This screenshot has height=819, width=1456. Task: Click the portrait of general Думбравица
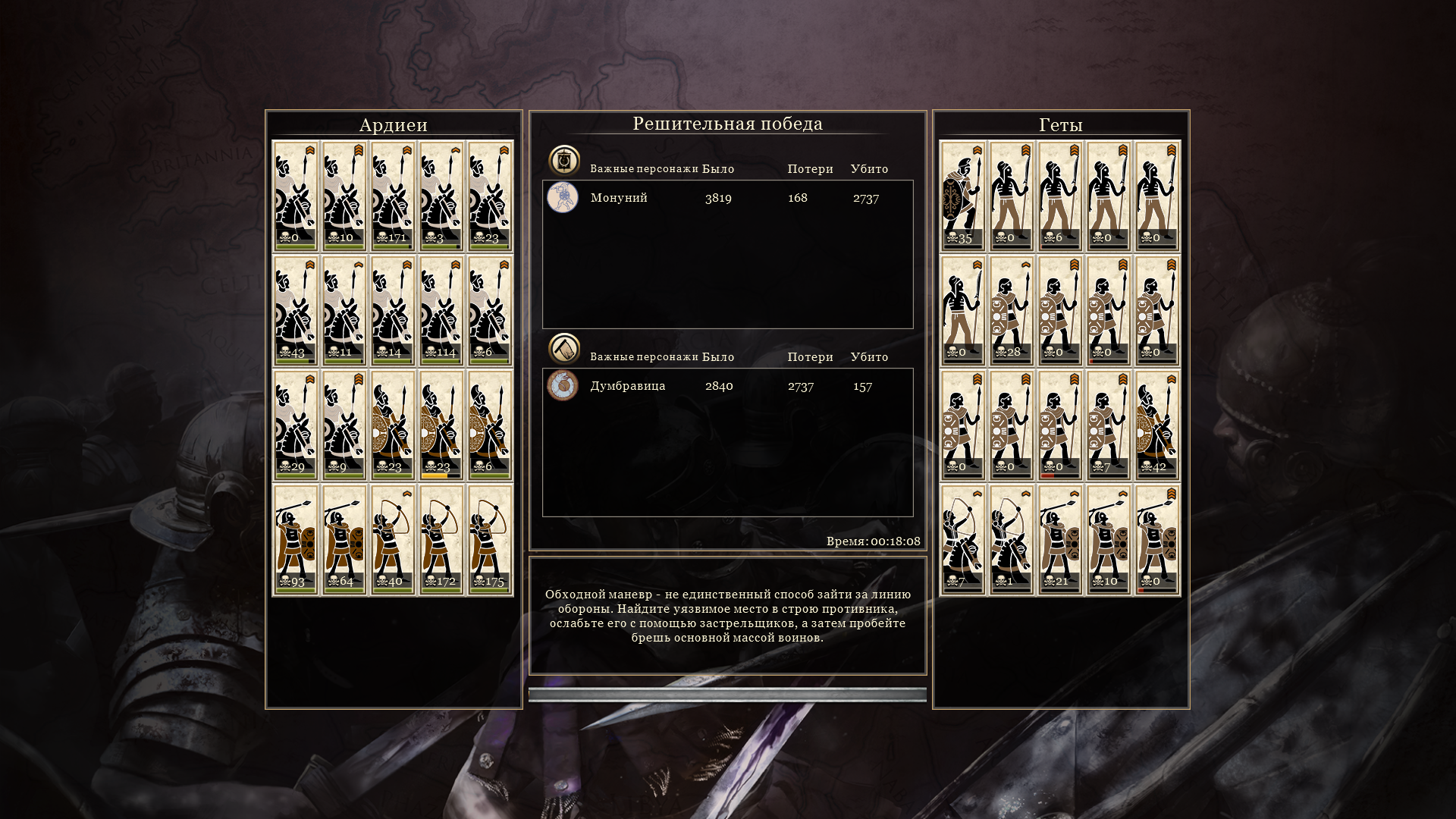click(x=563, y=386)
